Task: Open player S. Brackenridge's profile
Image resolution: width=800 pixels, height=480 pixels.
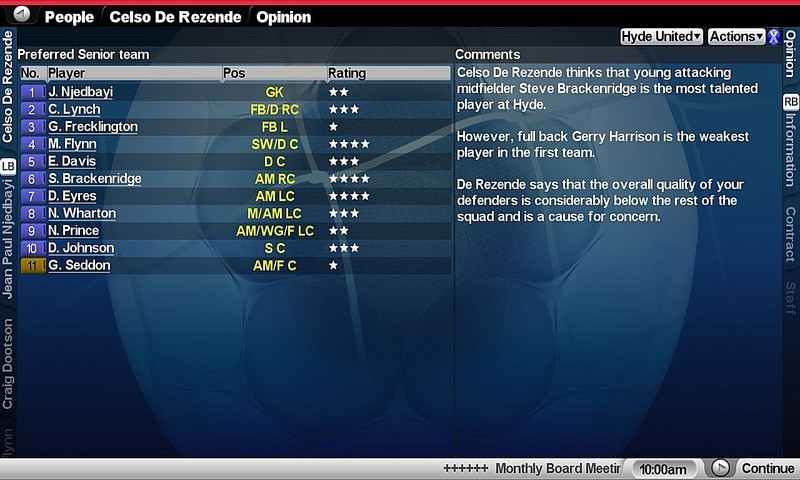Action: coord(95,179)
